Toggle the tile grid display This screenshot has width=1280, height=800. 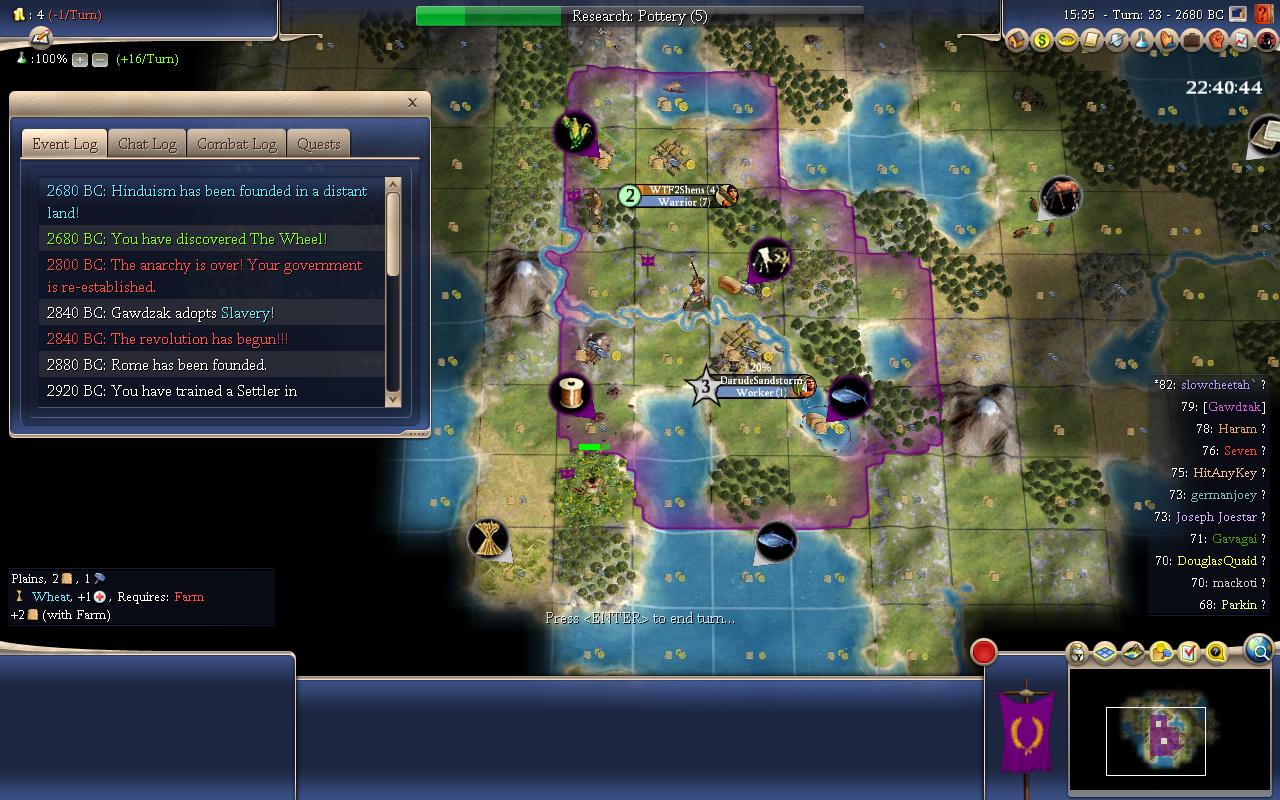tap(1105, 653)
